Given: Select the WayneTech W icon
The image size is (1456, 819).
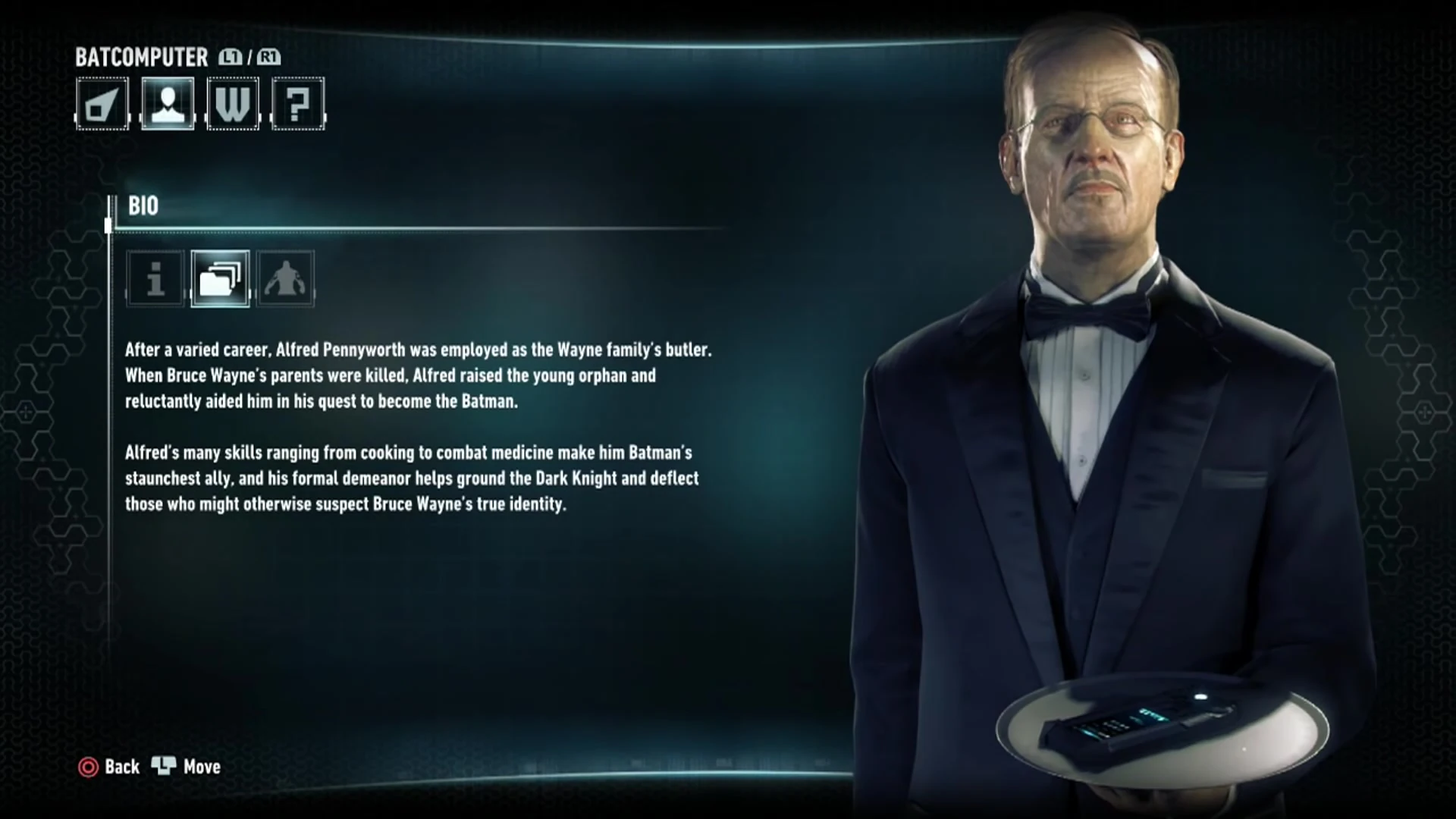Looking at the screenshot, I should click(x=233, y=104).
